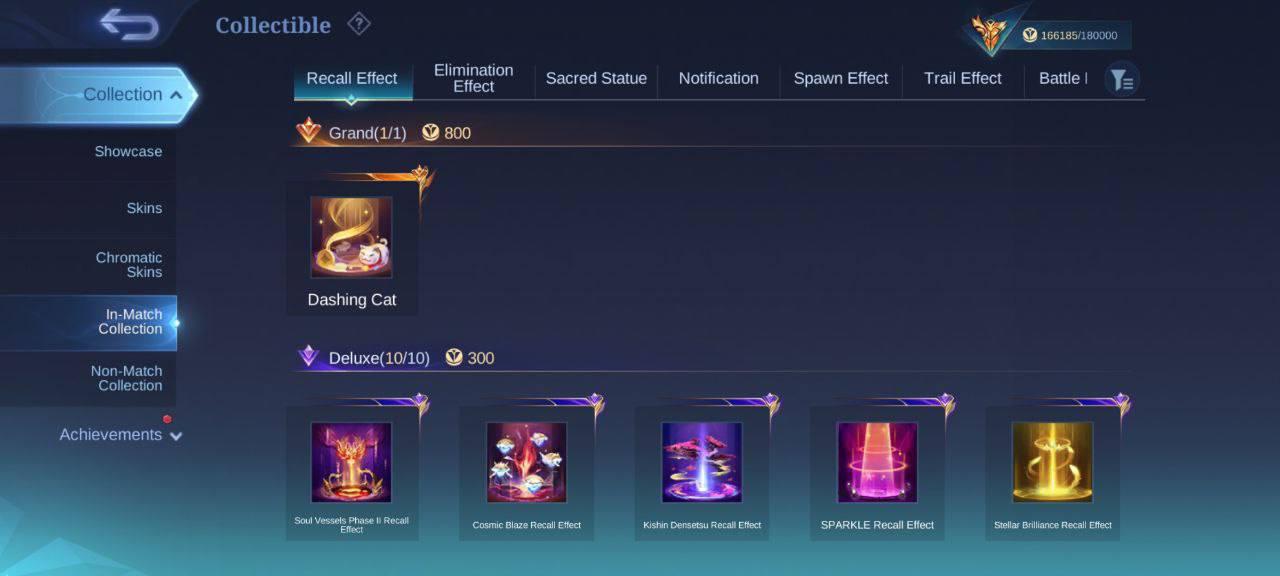This screenshot has width=1280, height=576.
Task: Select the SPARKLE Recall Effect tile
Action: coord(877,472)
